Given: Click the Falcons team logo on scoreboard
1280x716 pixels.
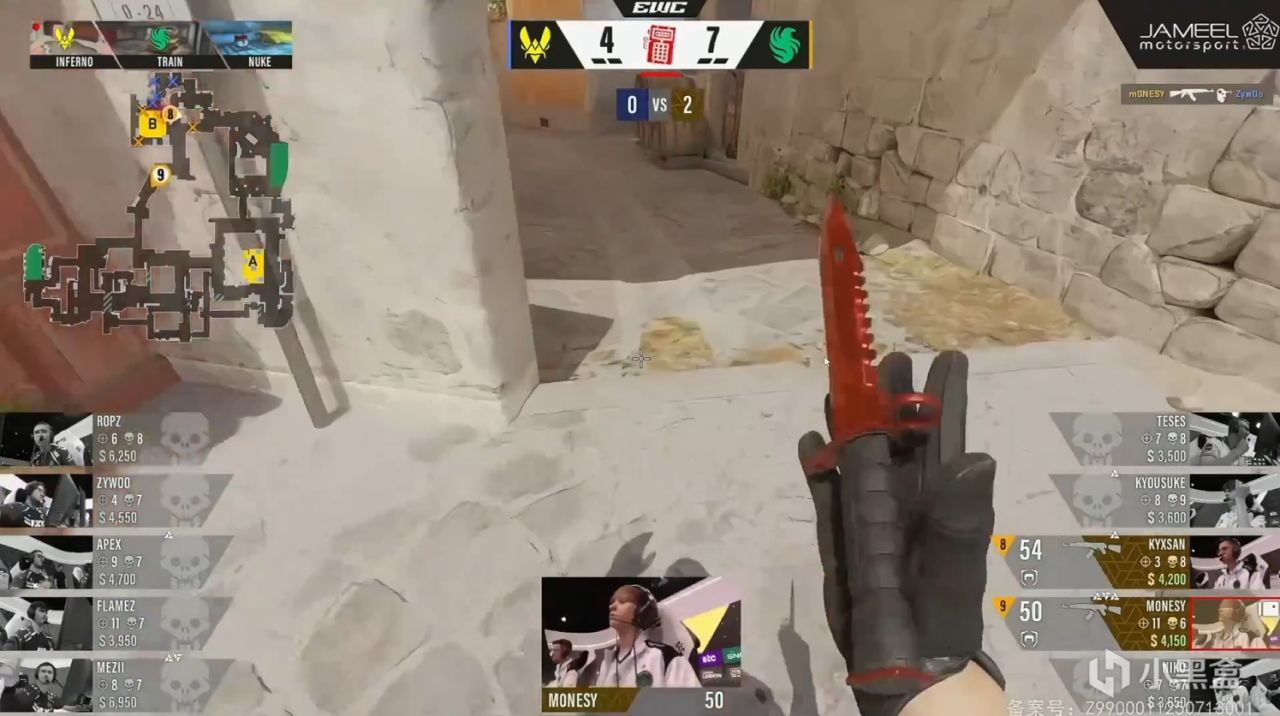Looking at the screenshot, I should tap(787, 45).
